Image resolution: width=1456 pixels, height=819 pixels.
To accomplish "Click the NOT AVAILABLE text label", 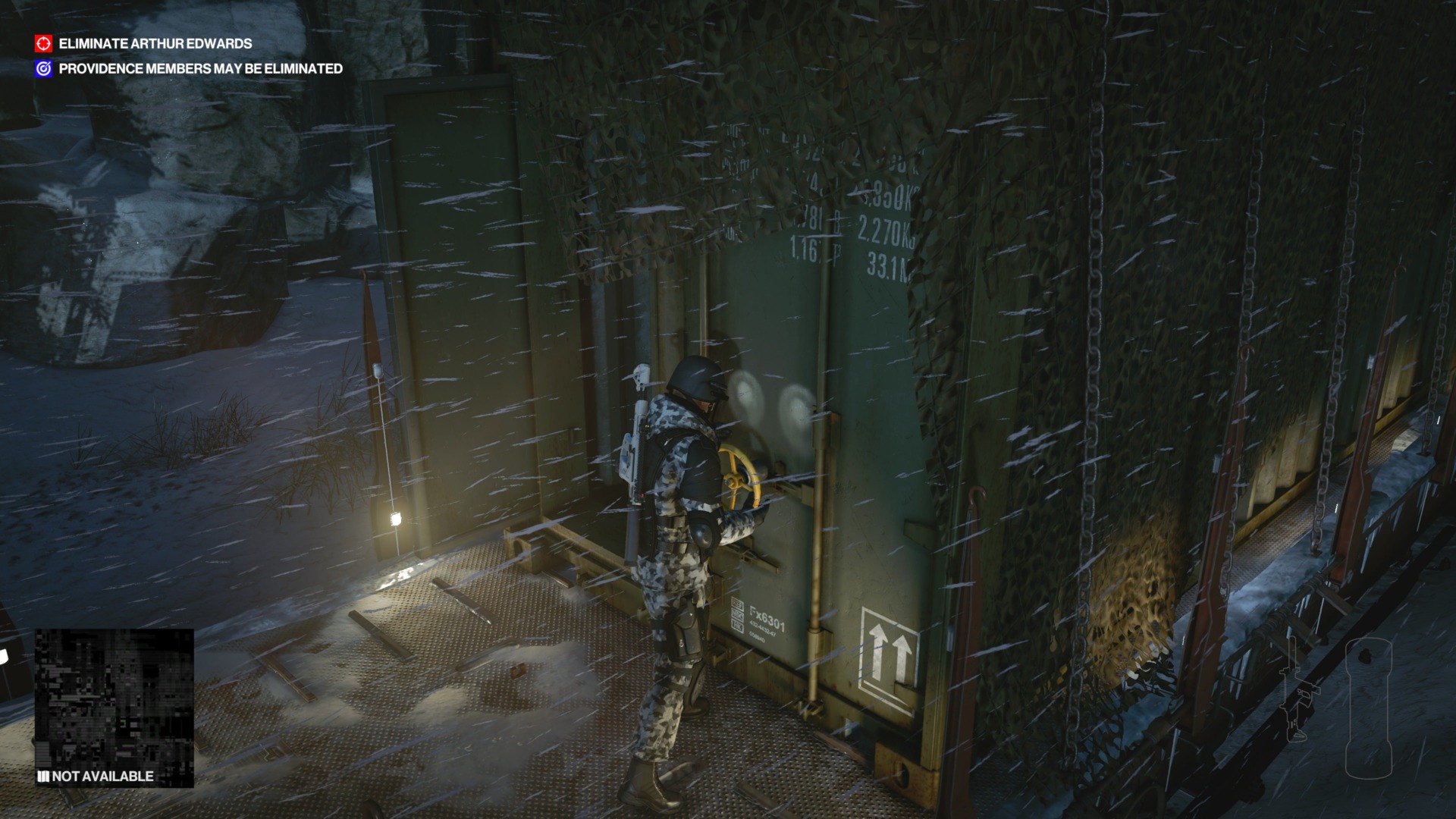I will [104, 777].
